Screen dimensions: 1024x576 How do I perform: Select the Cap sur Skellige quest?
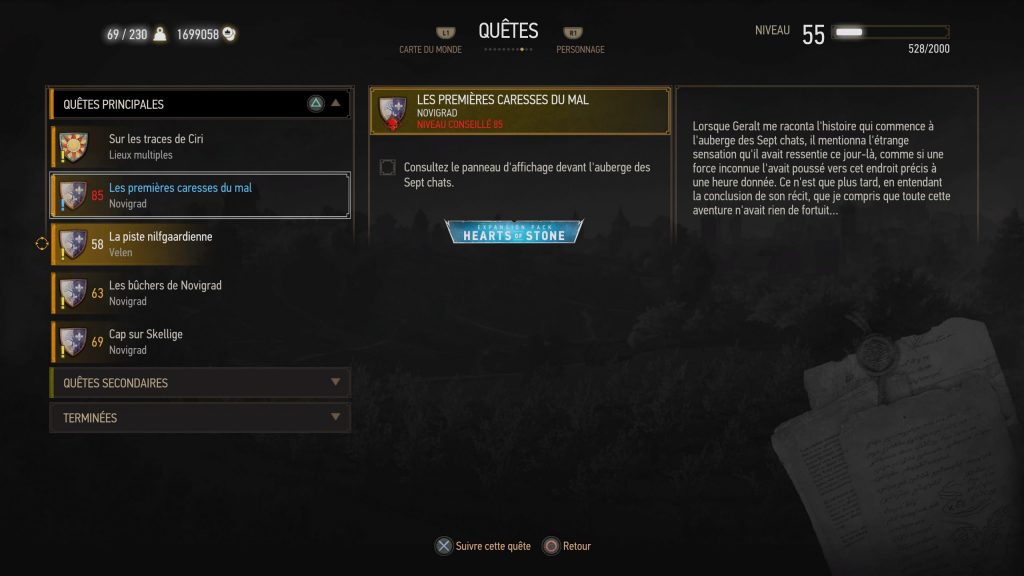pyautogui.click(x=200, y=342)
